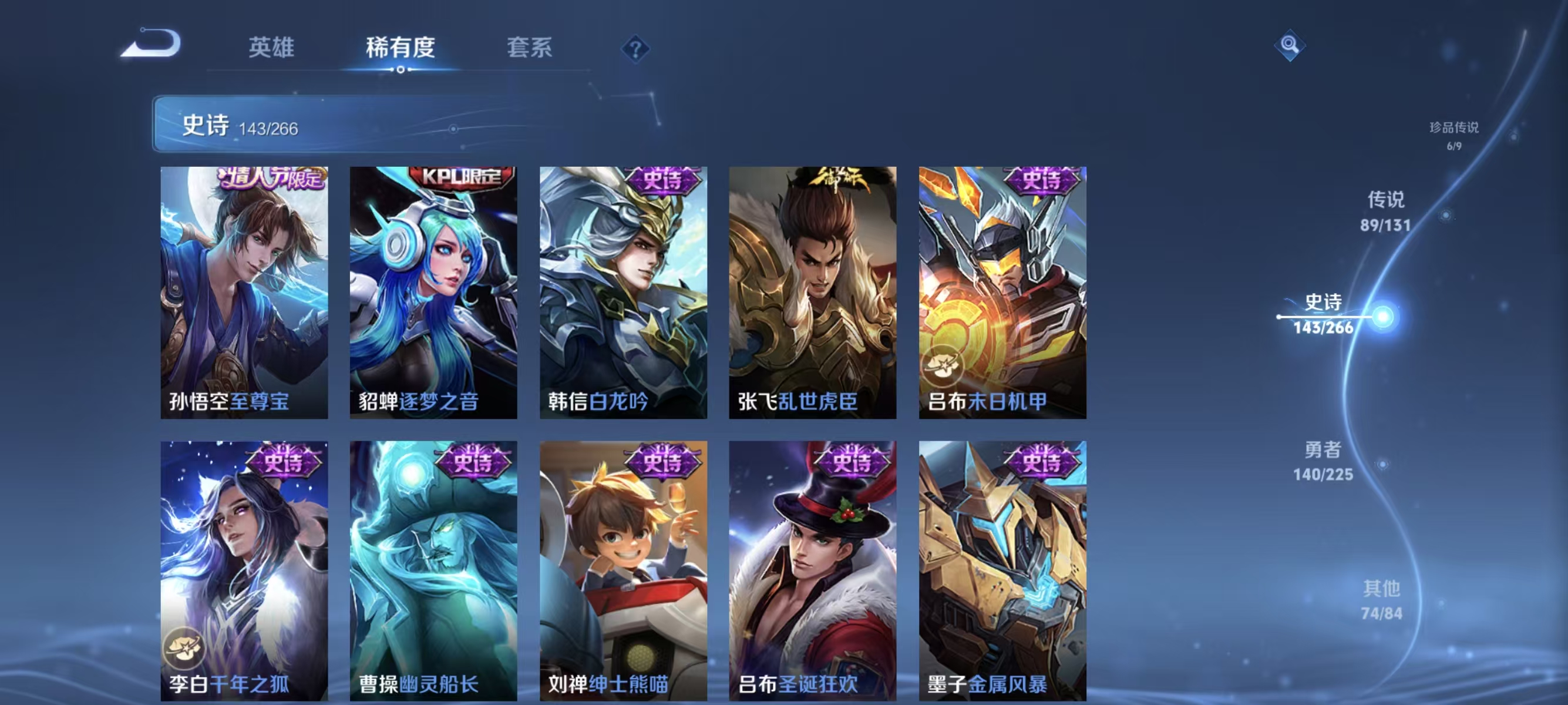Open the search icon at top right
The image size is (1568, 705).
coord(1290,46)
